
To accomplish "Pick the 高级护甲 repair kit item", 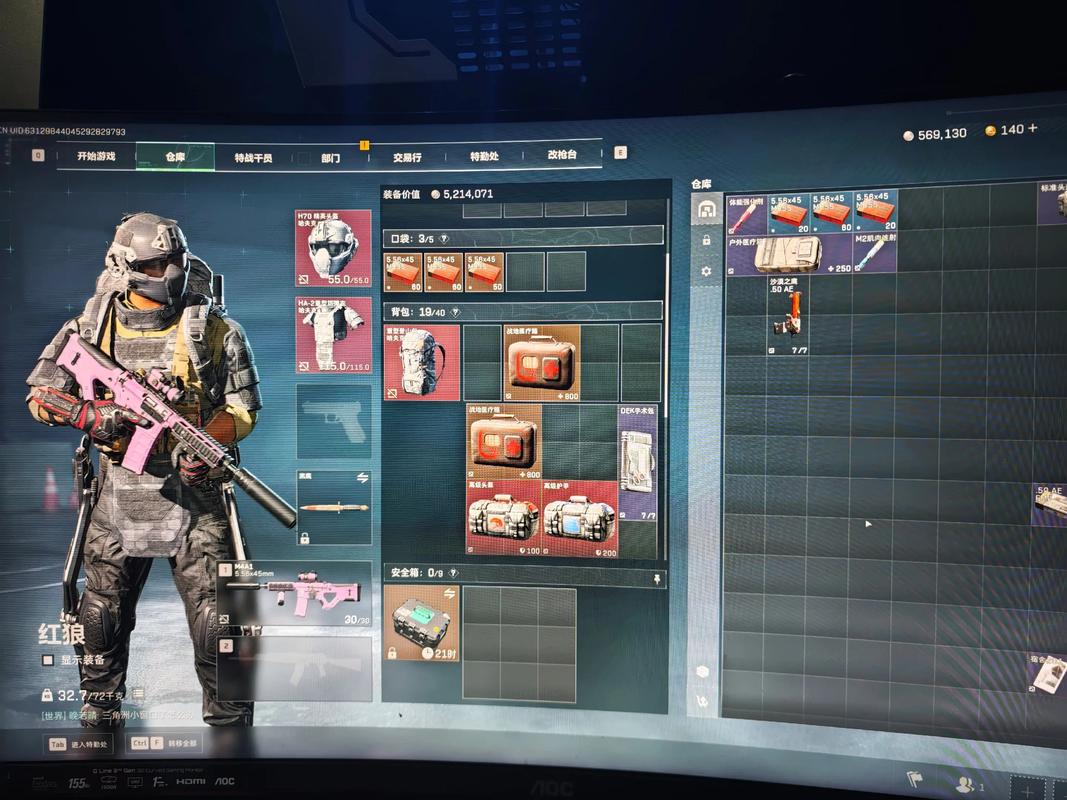I will tap(580, 518).
